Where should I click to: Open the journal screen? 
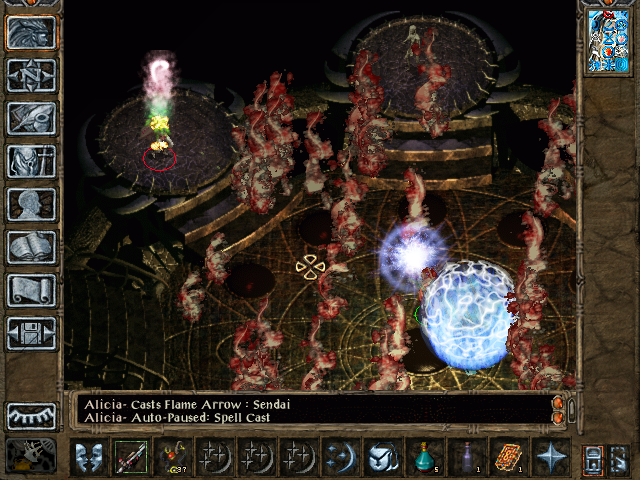pyautogui.click(x=31, y=118)
